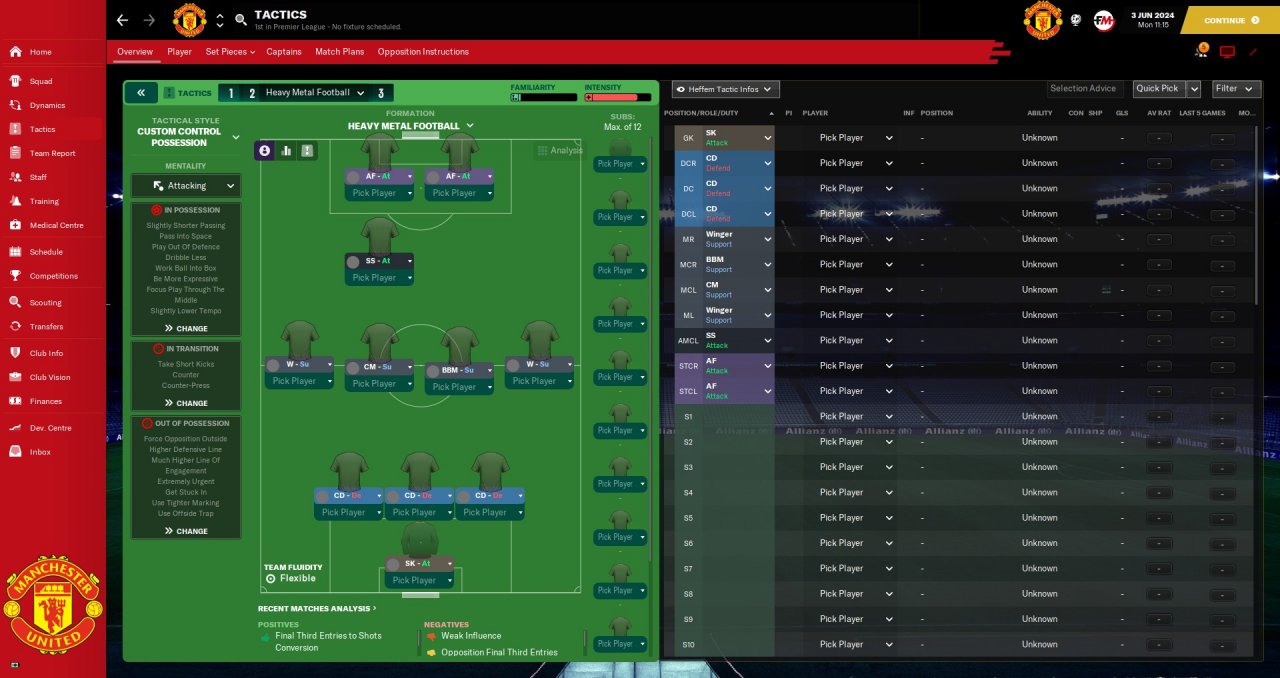Open the Scouting section
The height and width of the screenshot is (678, 1280).
click(x=45, y=302)
